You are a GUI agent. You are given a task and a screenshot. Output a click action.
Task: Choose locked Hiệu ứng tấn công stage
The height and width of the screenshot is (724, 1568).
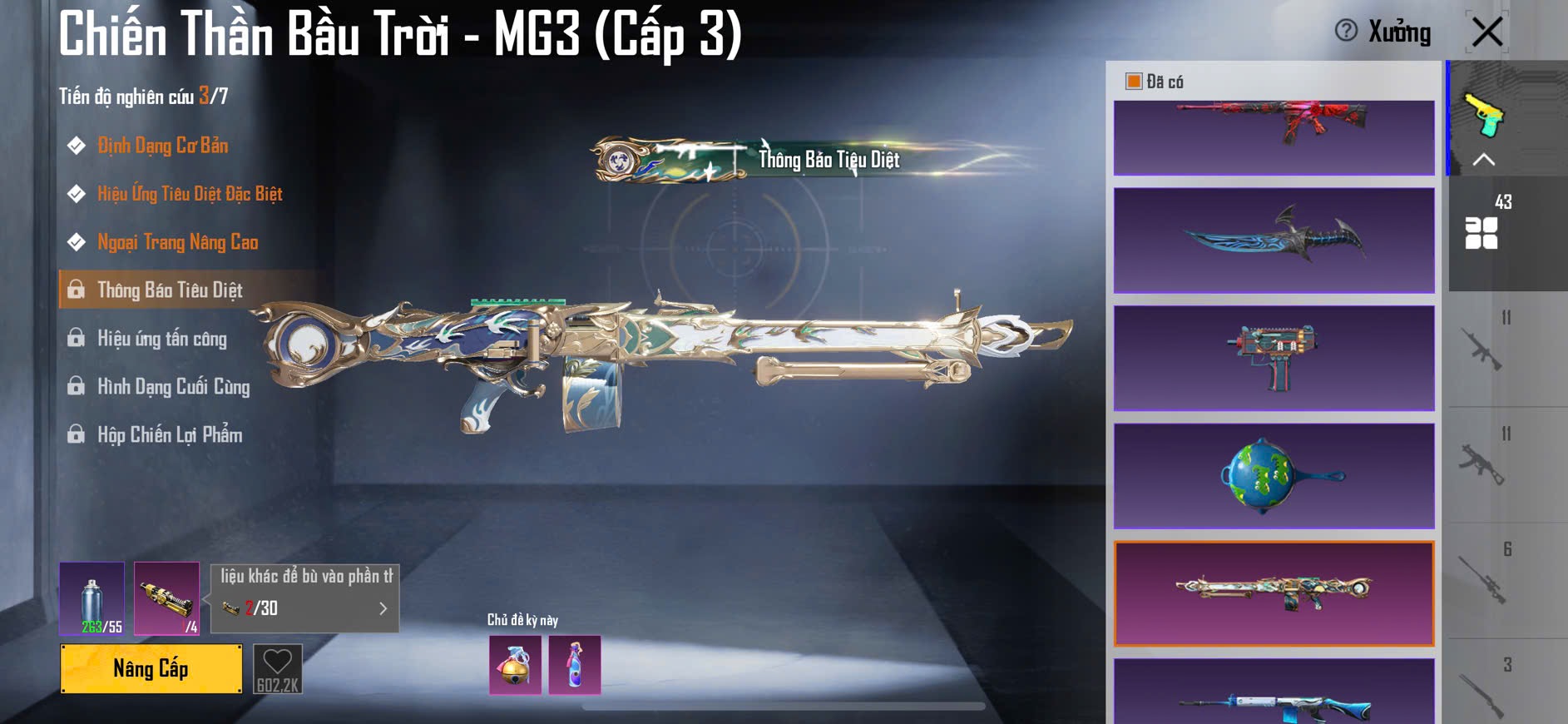pyautogui.click(x=161, y=339)
